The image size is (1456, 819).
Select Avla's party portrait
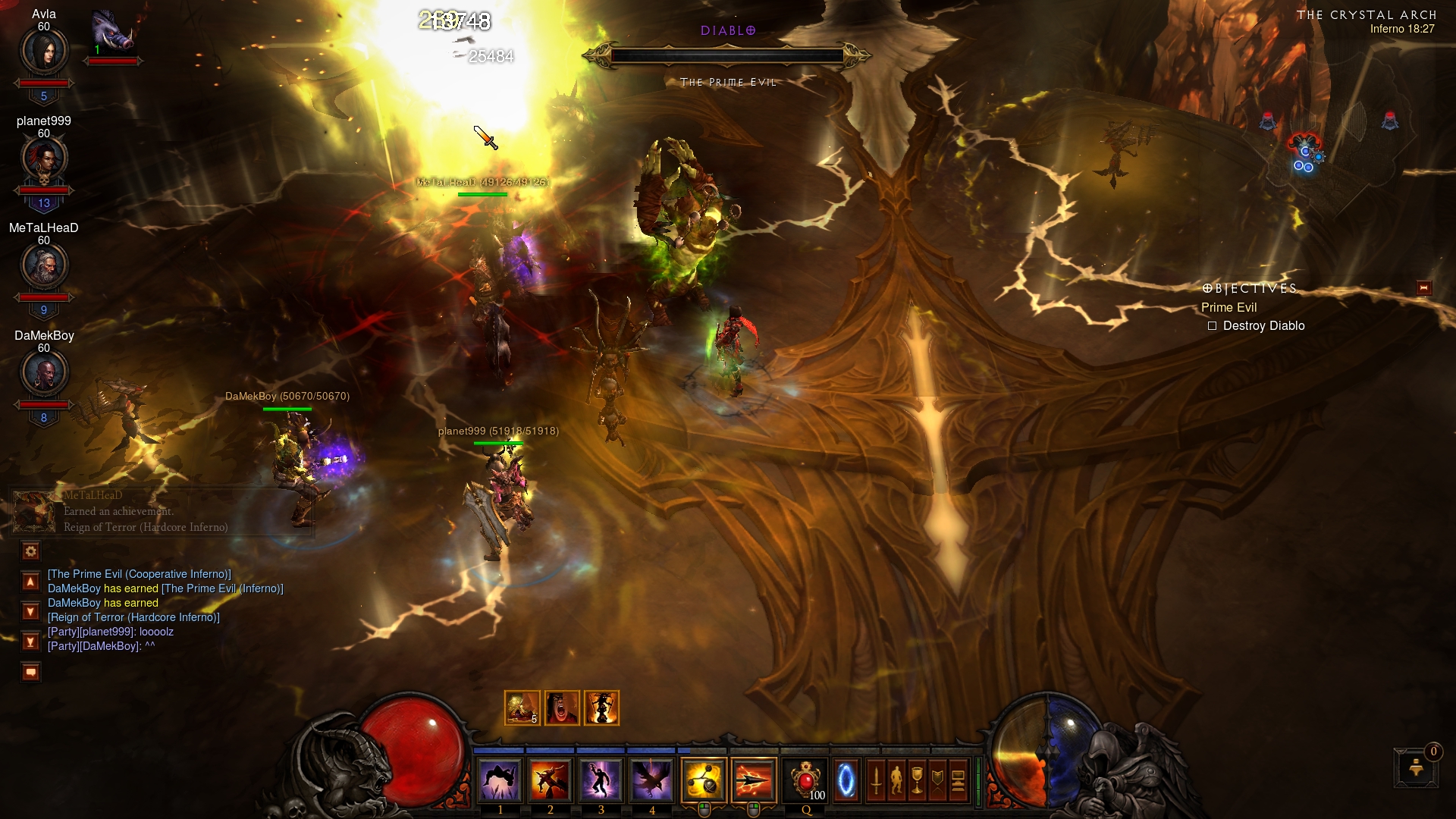[44, 52]
